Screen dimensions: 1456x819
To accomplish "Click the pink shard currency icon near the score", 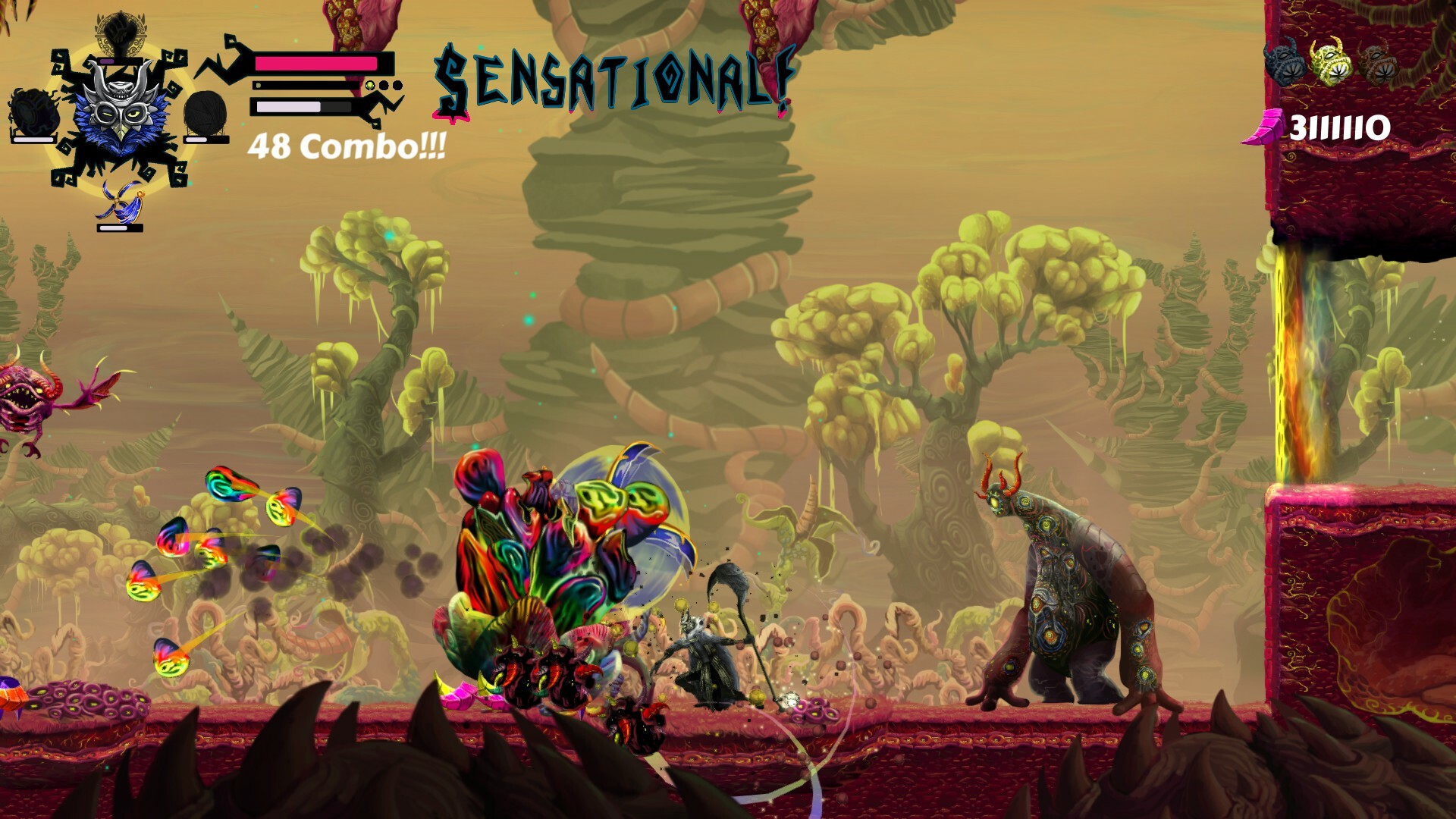I will (x=1266, y=125).
